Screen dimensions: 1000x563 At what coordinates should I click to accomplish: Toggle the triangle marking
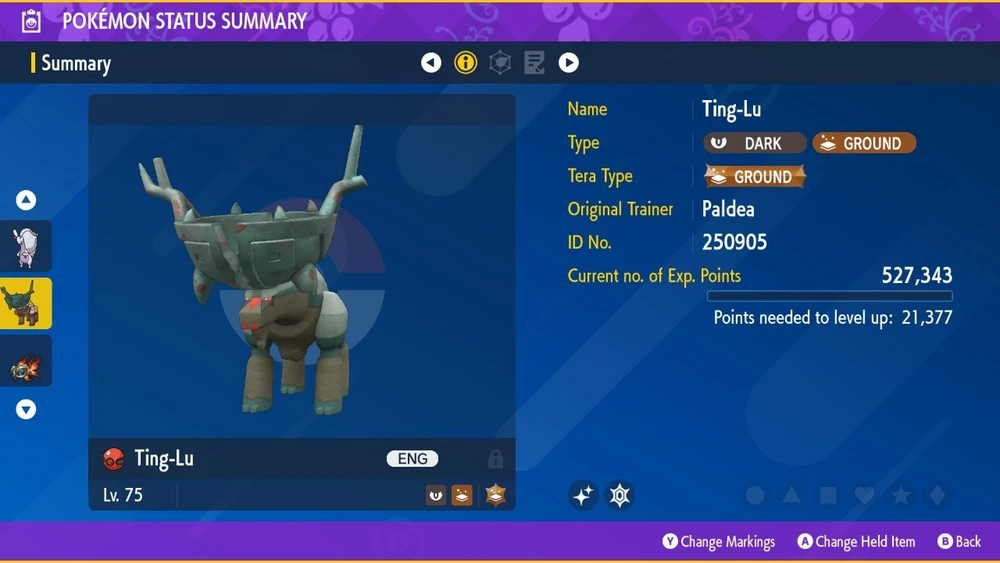[792, 495]
